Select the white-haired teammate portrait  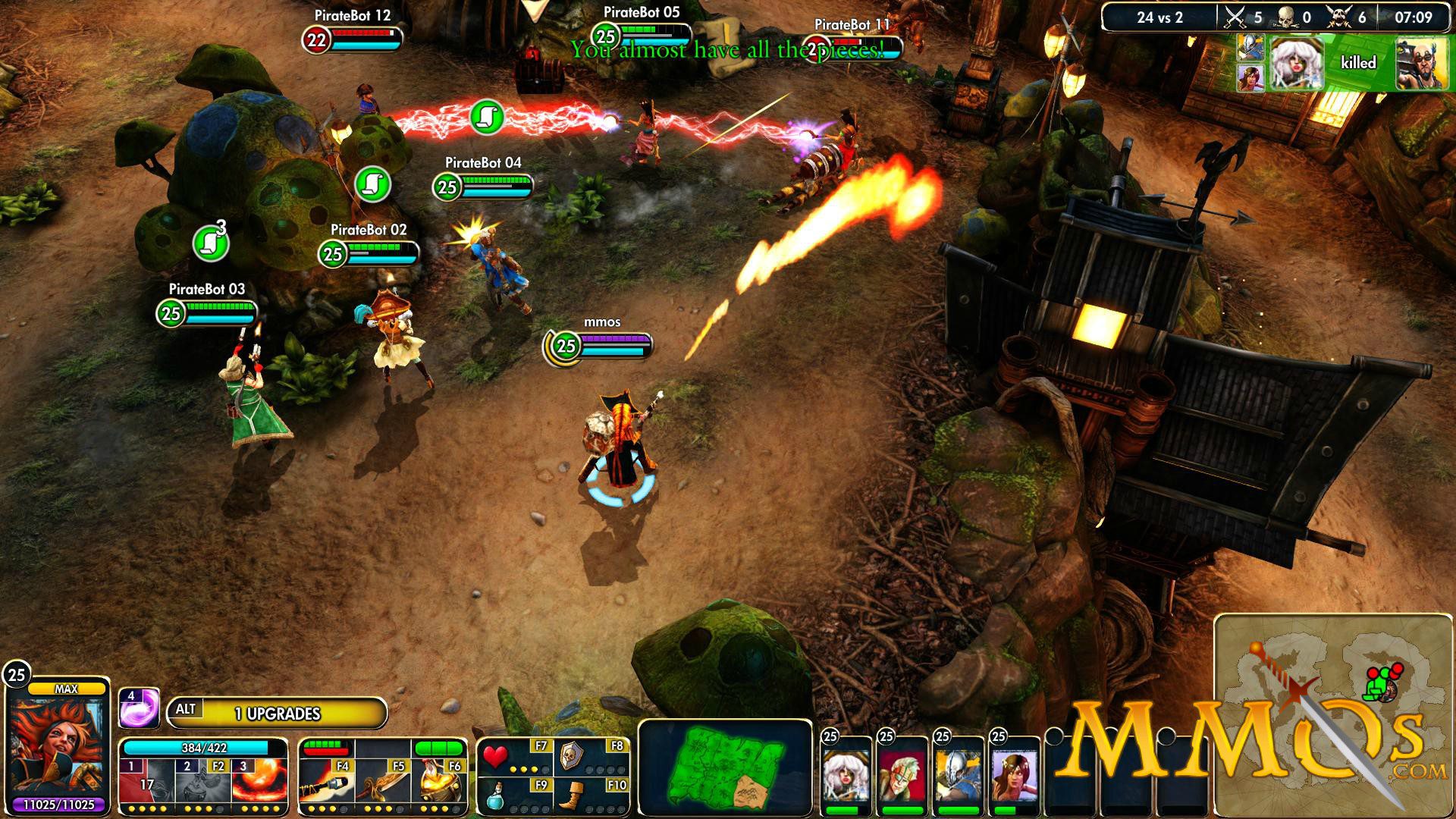847,777
